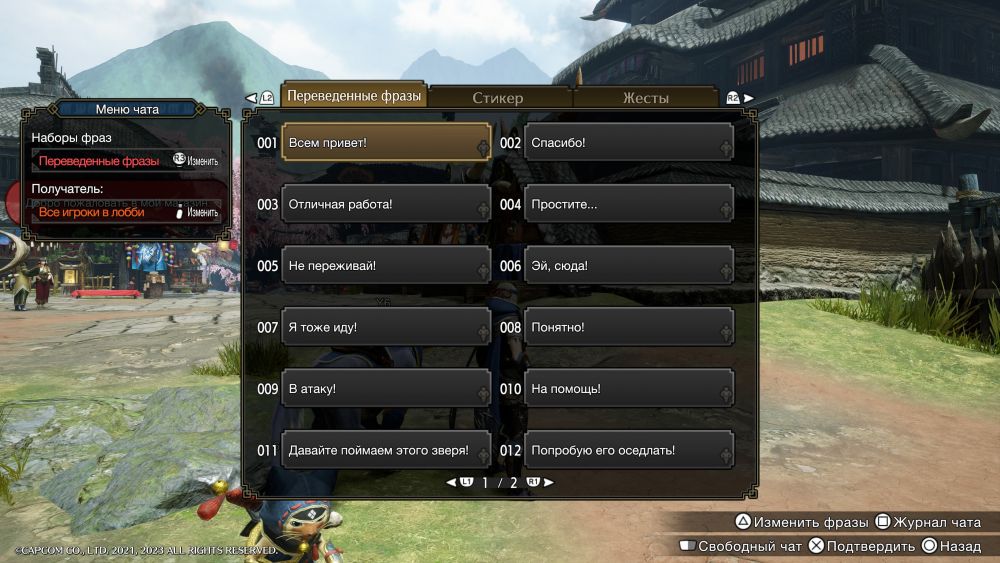Viewport: 1000px width, 563px height.
Task: Select the phrase "Всем привет!"
Action: tap(386, 142)
